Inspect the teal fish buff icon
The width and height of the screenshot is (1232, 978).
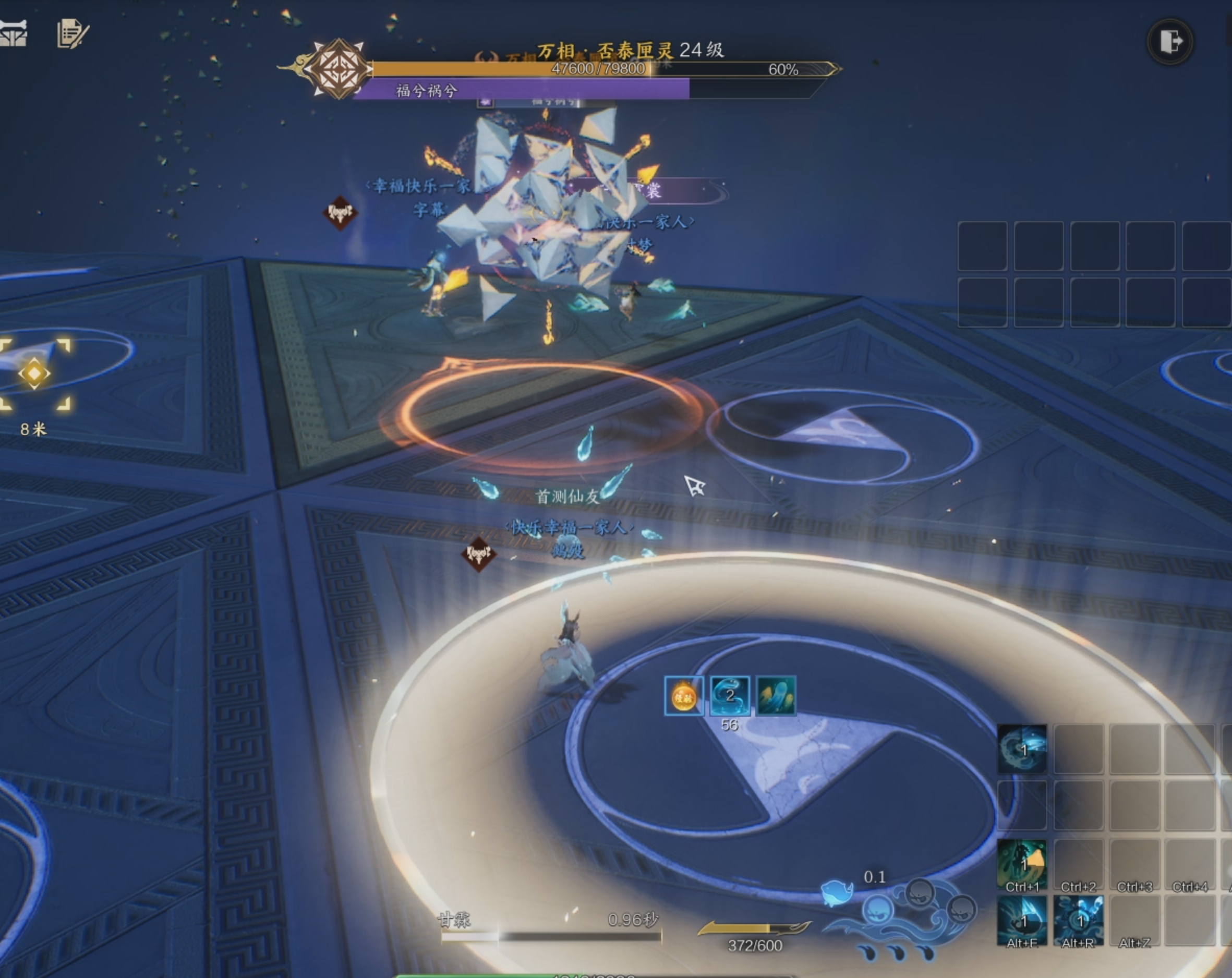776,696
